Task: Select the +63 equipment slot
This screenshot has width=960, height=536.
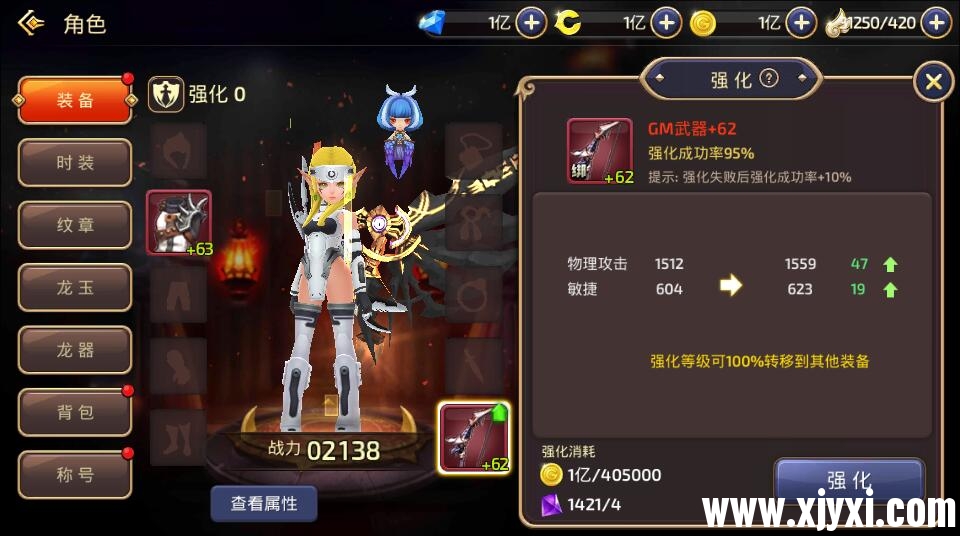Action: click(x=179, y=222)
